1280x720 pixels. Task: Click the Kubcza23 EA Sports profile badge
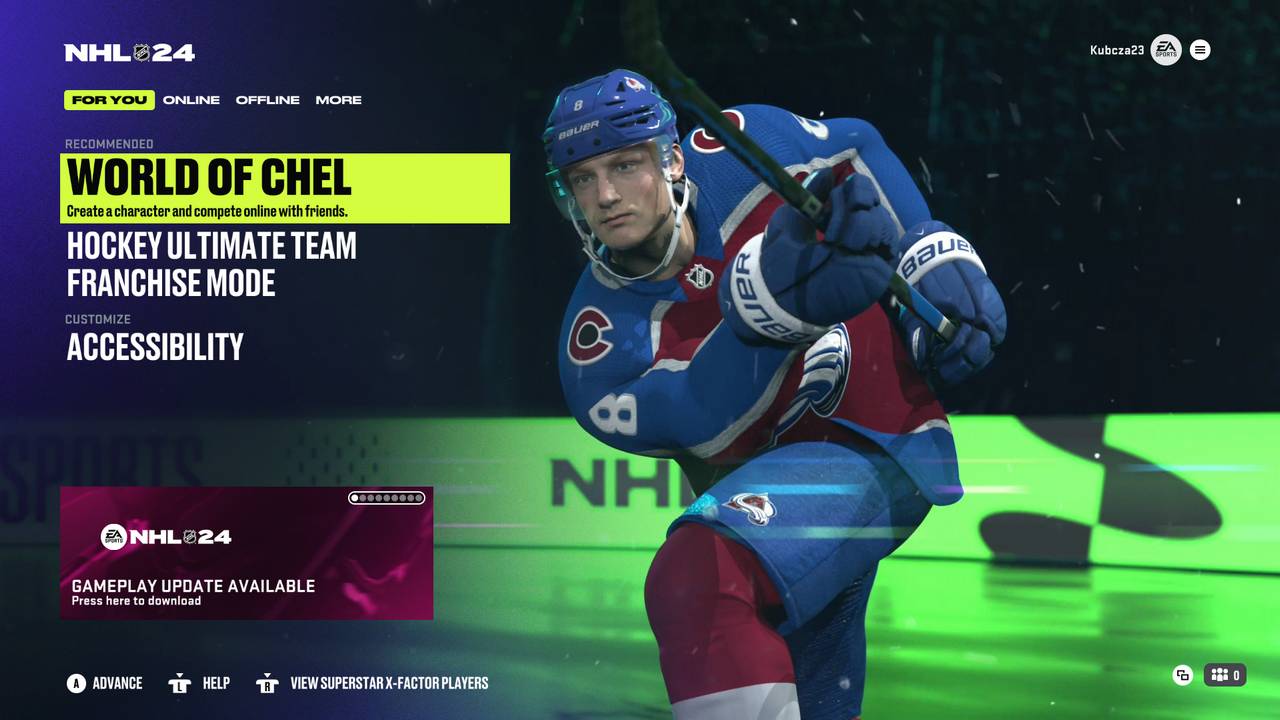coord(1165,50)
